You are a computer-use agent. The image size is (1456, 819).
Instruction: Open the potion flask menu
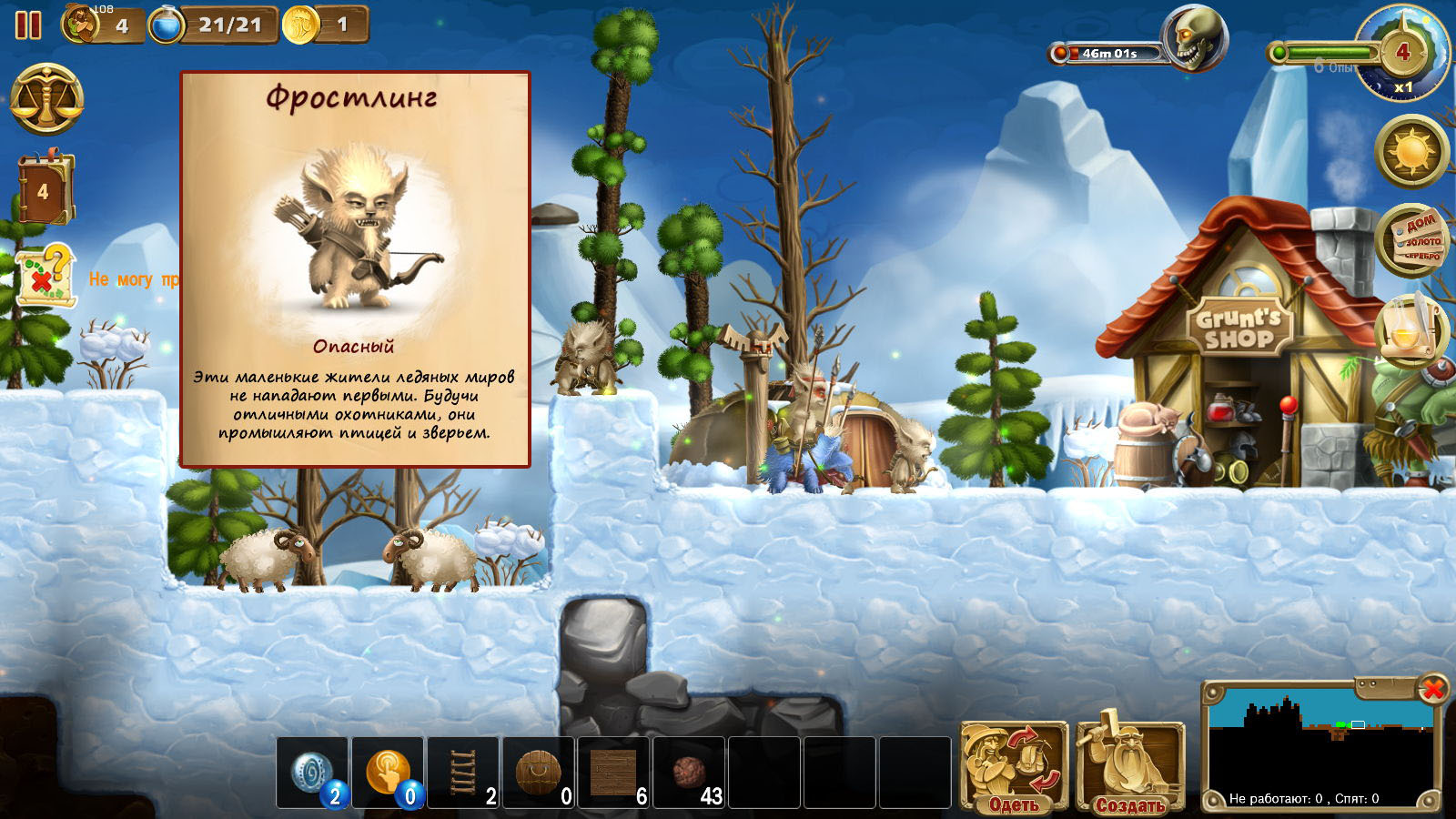[1411, 330]
